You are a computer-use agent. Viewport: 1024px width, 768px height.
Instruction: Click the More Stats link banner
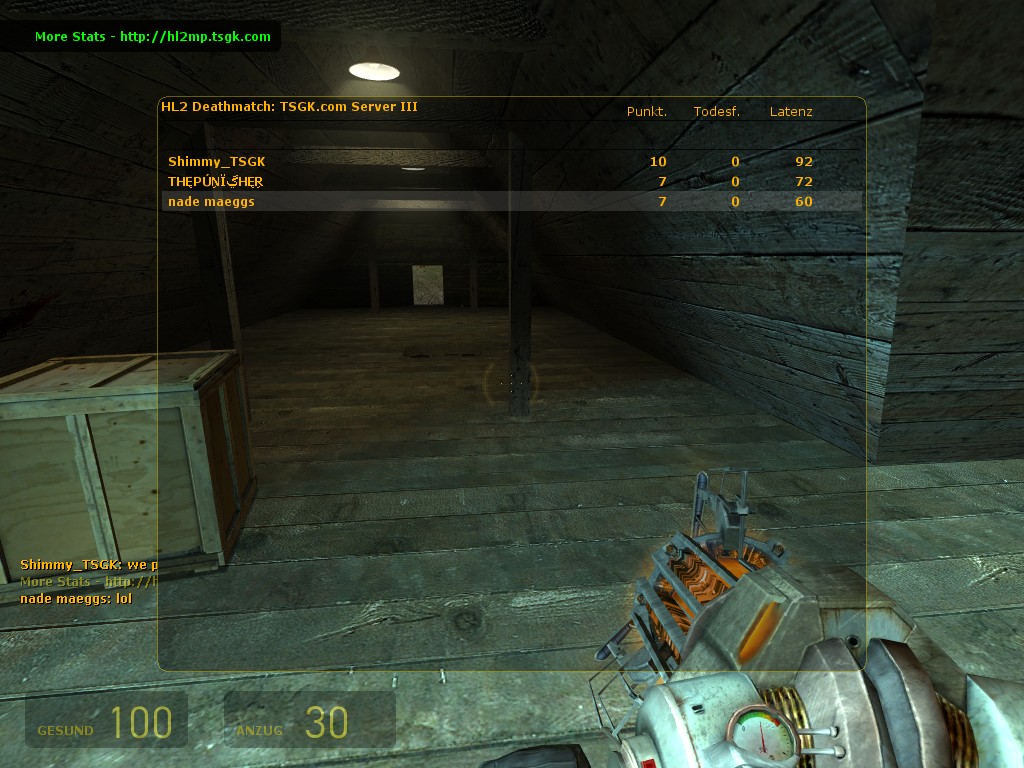click(152, 37)
